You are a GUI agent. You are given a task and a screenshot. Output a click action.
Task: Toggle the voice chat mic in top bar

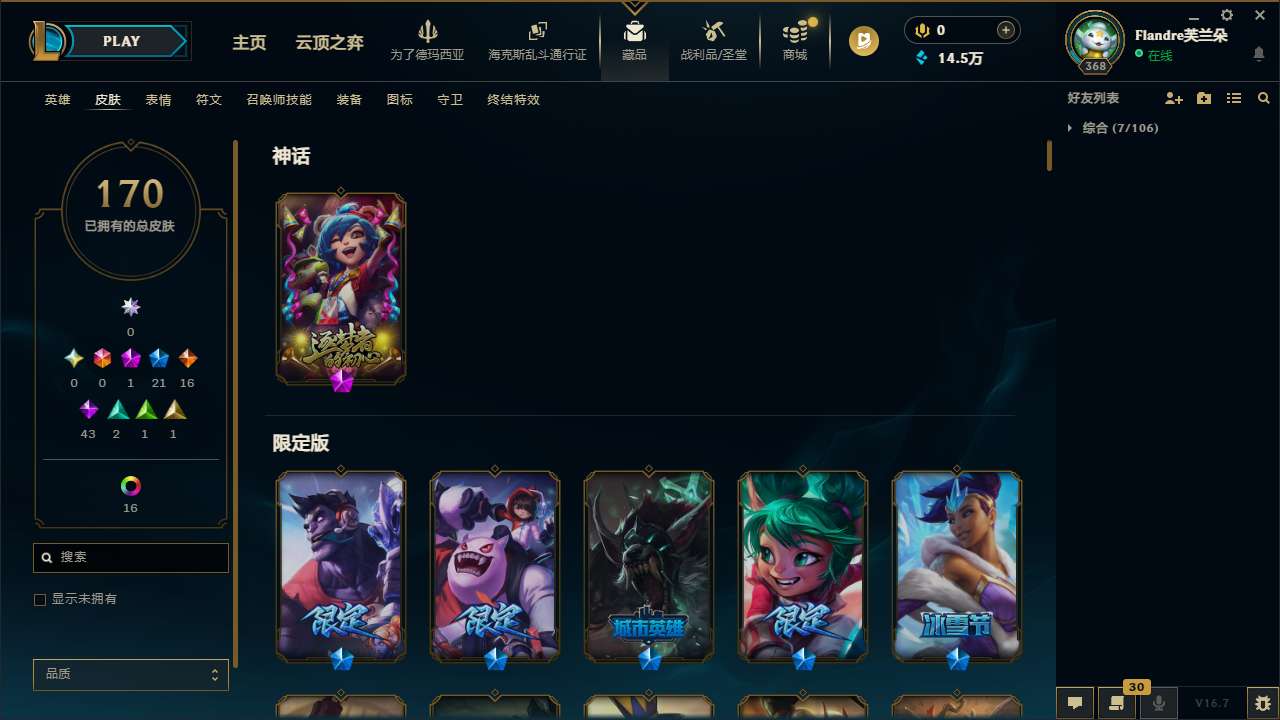pos(921,30)
